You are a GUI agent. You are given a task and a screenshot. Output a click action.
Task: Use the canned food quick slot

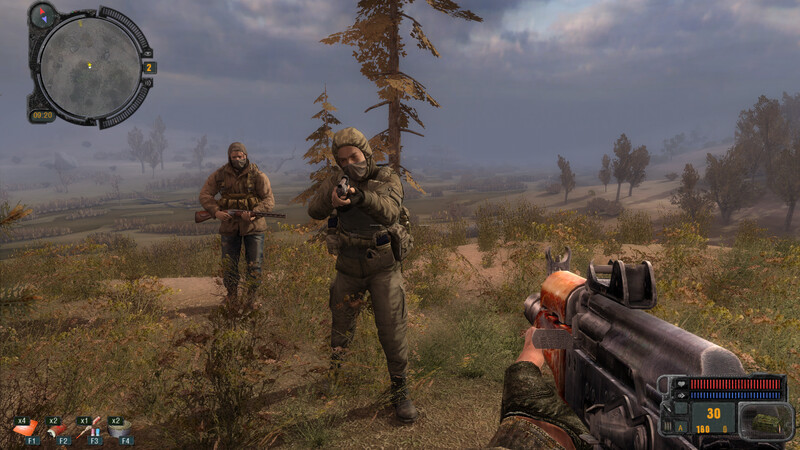tap(119, 429)
